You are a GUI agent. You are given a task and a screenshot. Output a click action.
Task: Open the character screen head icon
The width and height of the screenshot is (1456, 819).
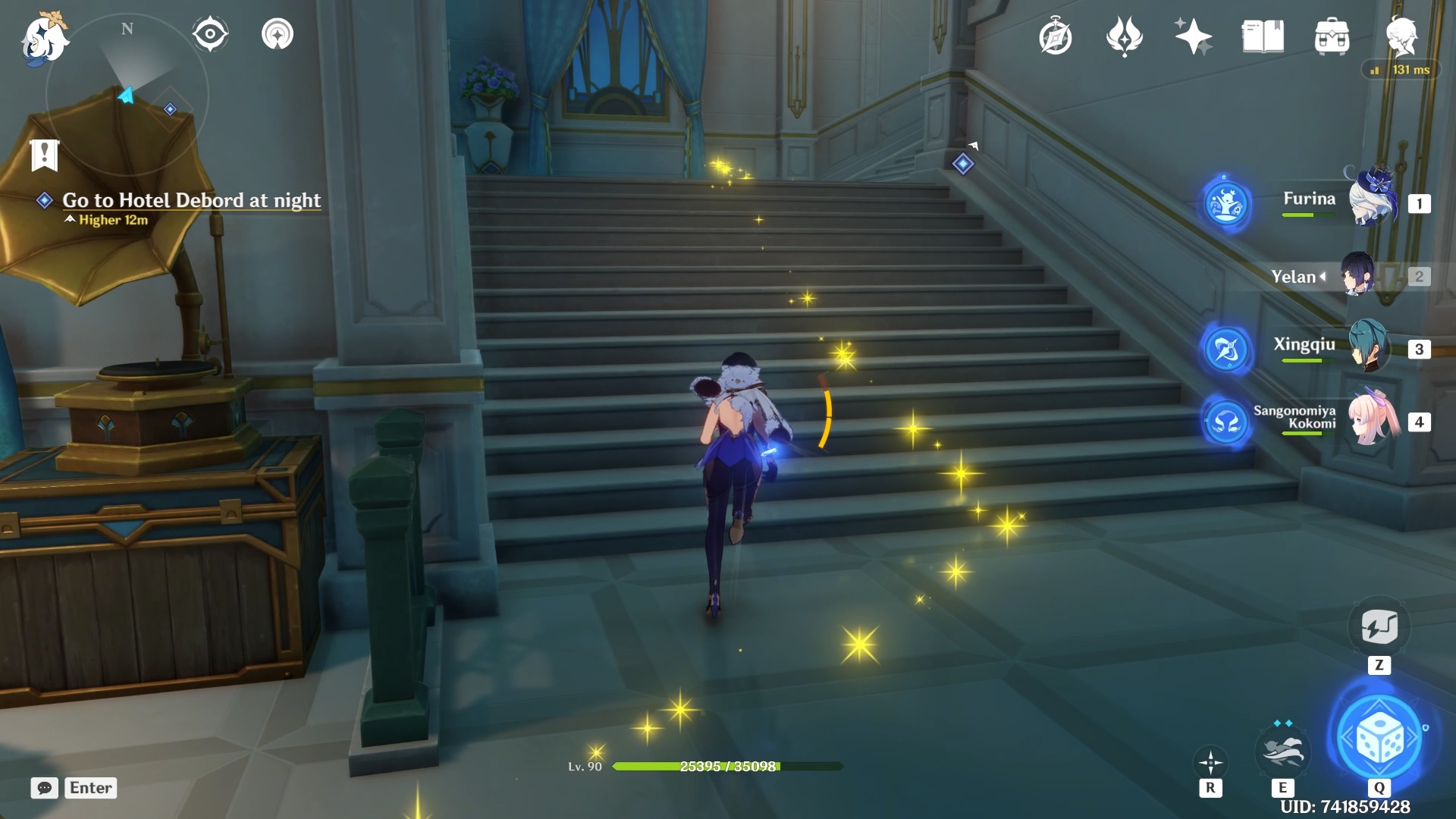click(1401, 36)
